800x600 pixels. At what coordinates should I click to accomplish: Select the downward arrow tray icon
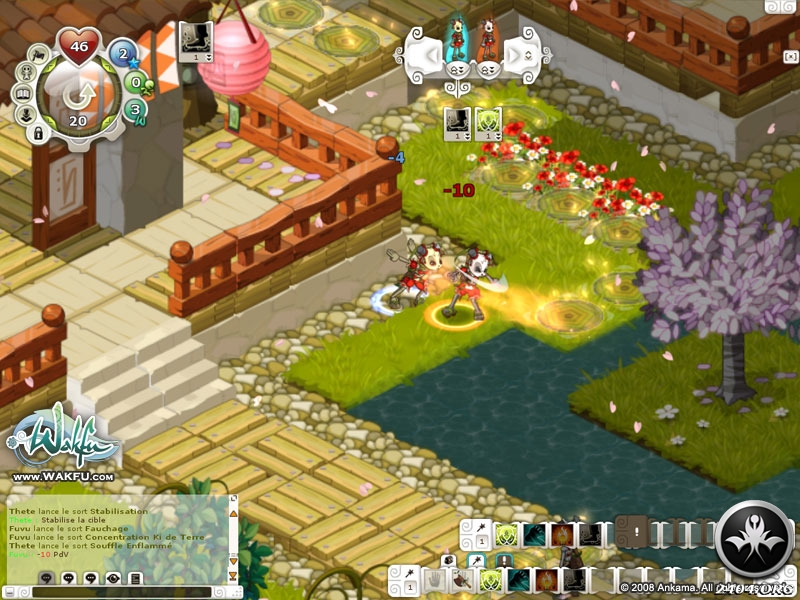(x=27, y=113)
